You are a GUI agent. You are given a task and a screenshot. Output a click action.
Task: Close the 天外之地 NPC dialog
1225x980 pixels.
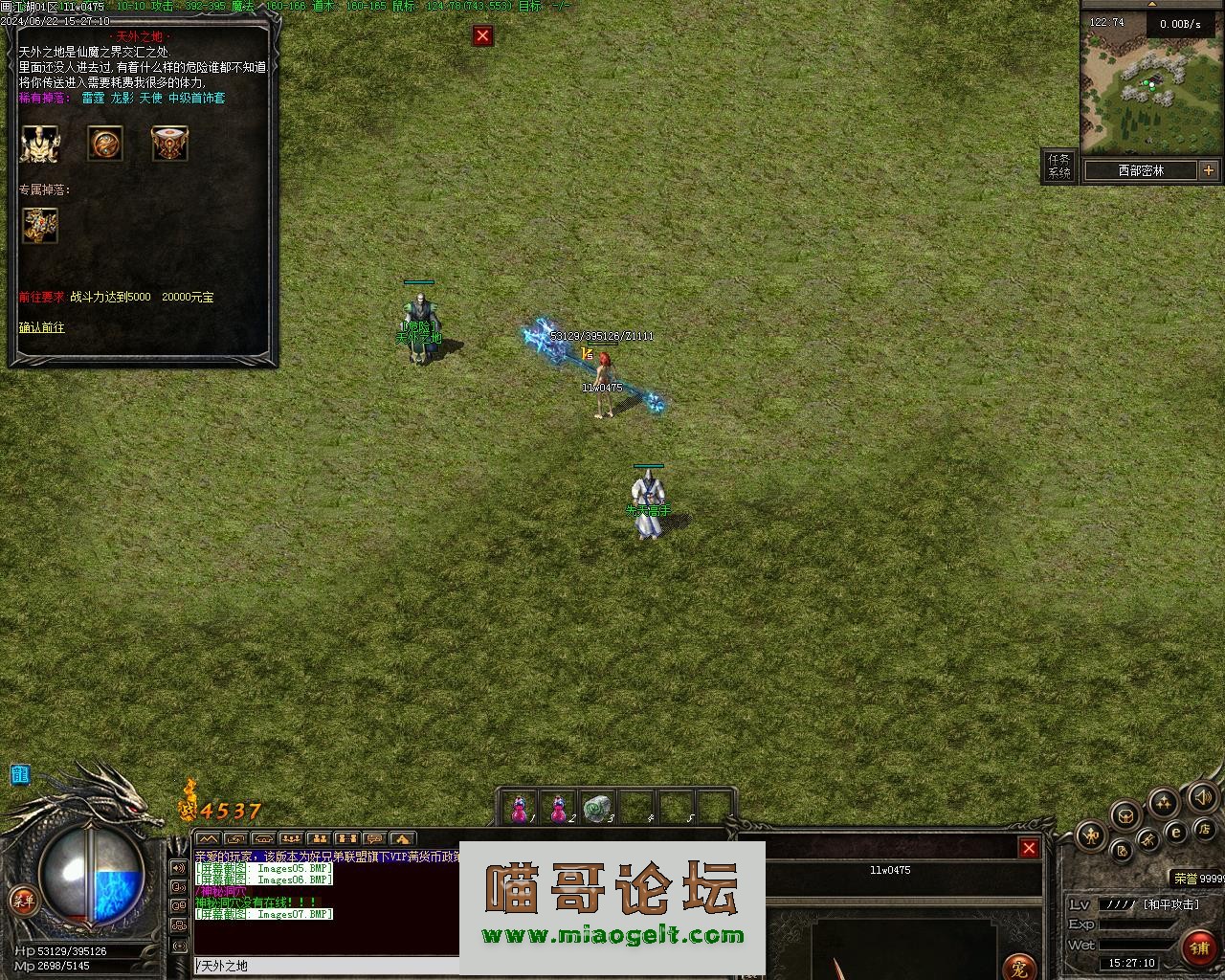coord(482,36)
